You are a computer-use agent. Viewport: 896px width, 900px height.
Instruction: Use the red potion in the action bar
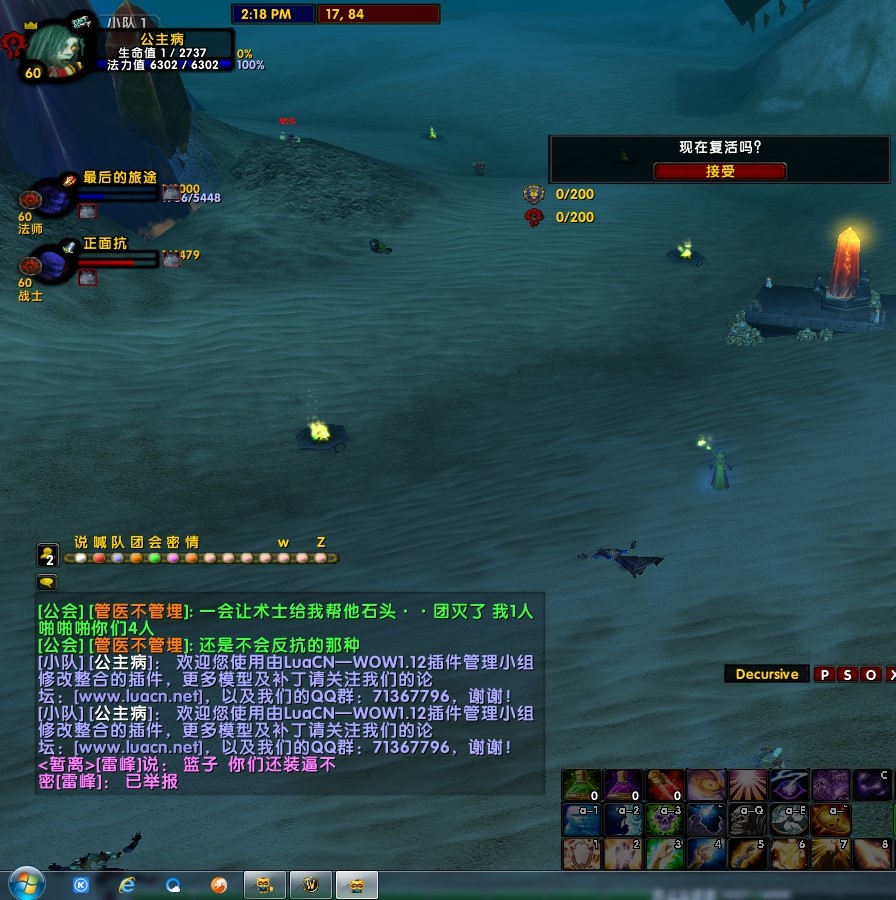(664, 785)
